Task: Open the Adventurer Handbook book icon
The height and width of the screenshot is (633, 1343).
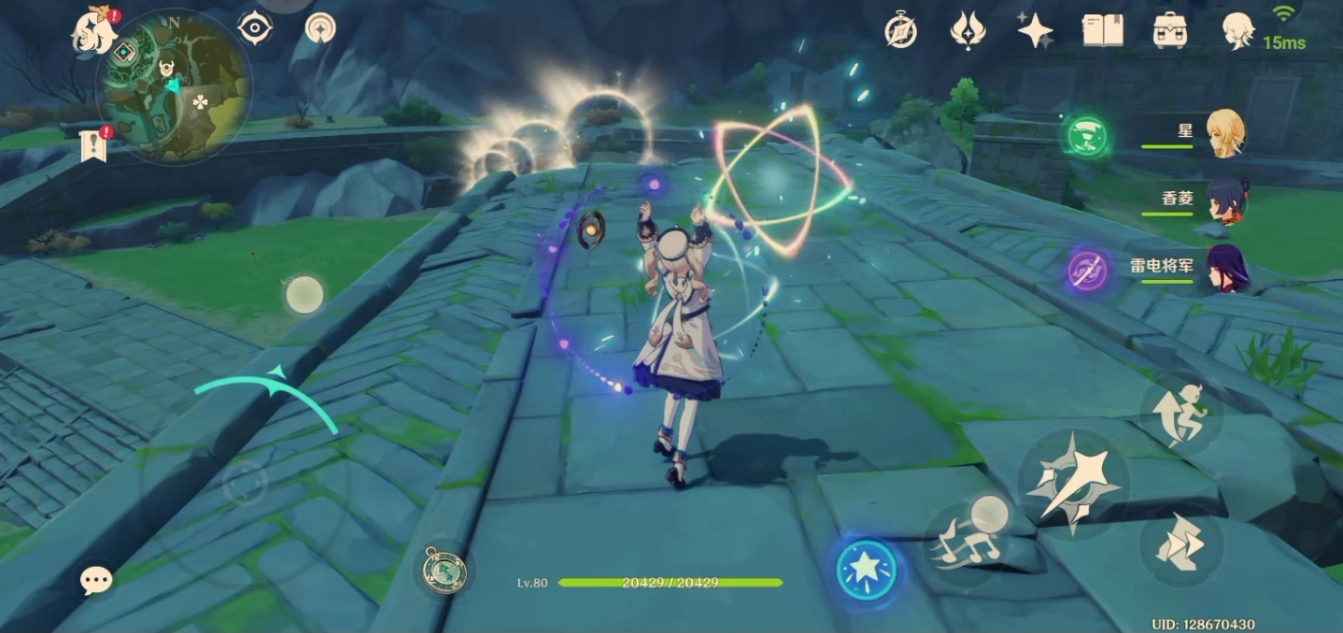Action: click(x=1102, y=30)
